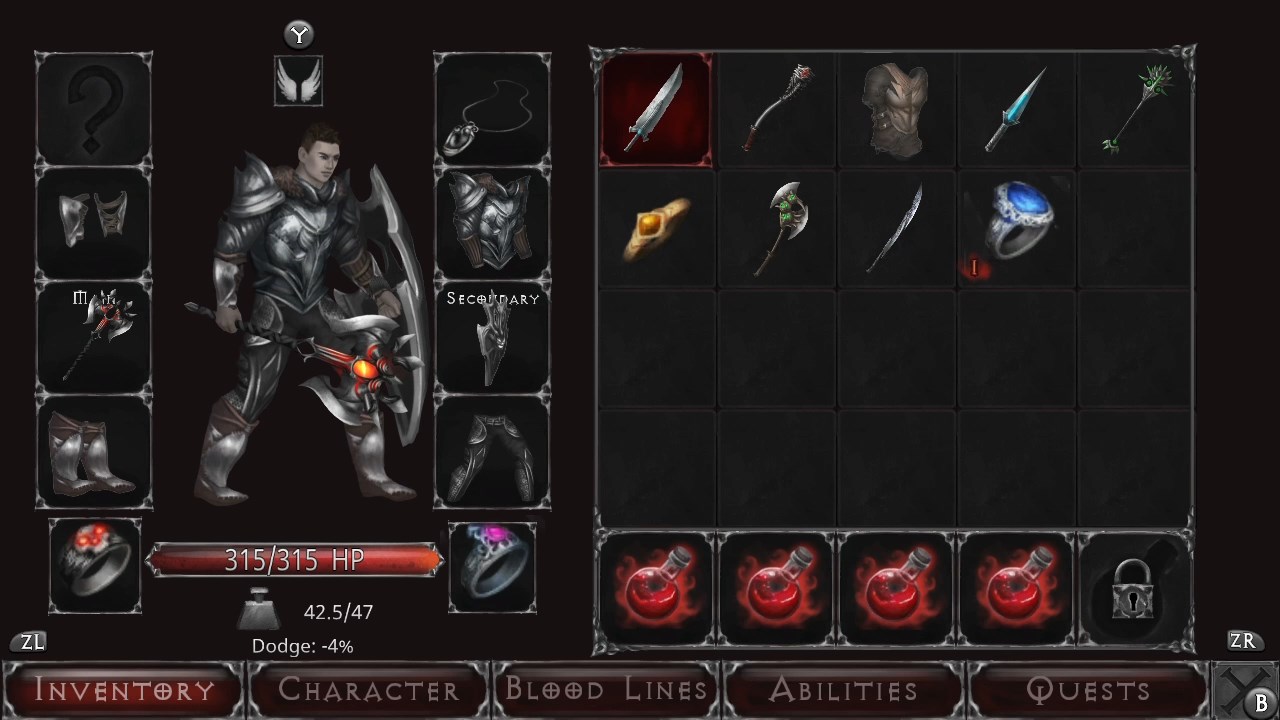Click the 315/315 HP bar
Viewport: 1280px width, 720px height.
tap(296, 561)
